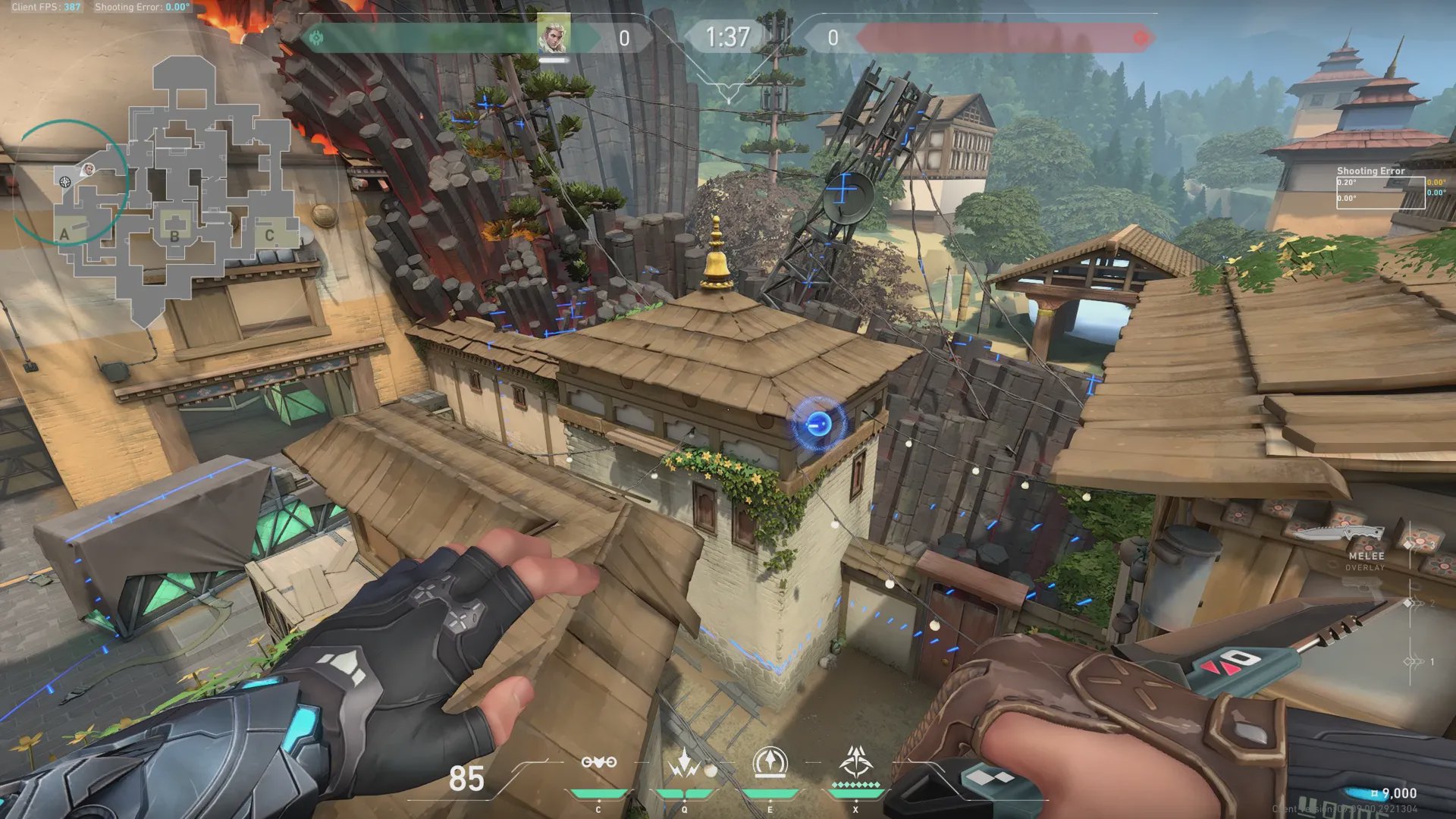This screenshot has height=819, width=1456.
Task: Switch to the faded sidearm pistol slot
Action: [1361, 585]
